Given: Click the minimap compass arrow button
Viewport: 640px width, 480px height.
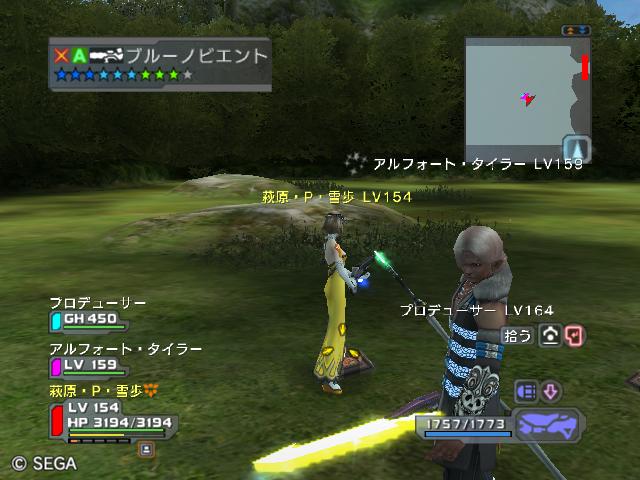Looking at the screenshot, I should (x=576, y=148).
